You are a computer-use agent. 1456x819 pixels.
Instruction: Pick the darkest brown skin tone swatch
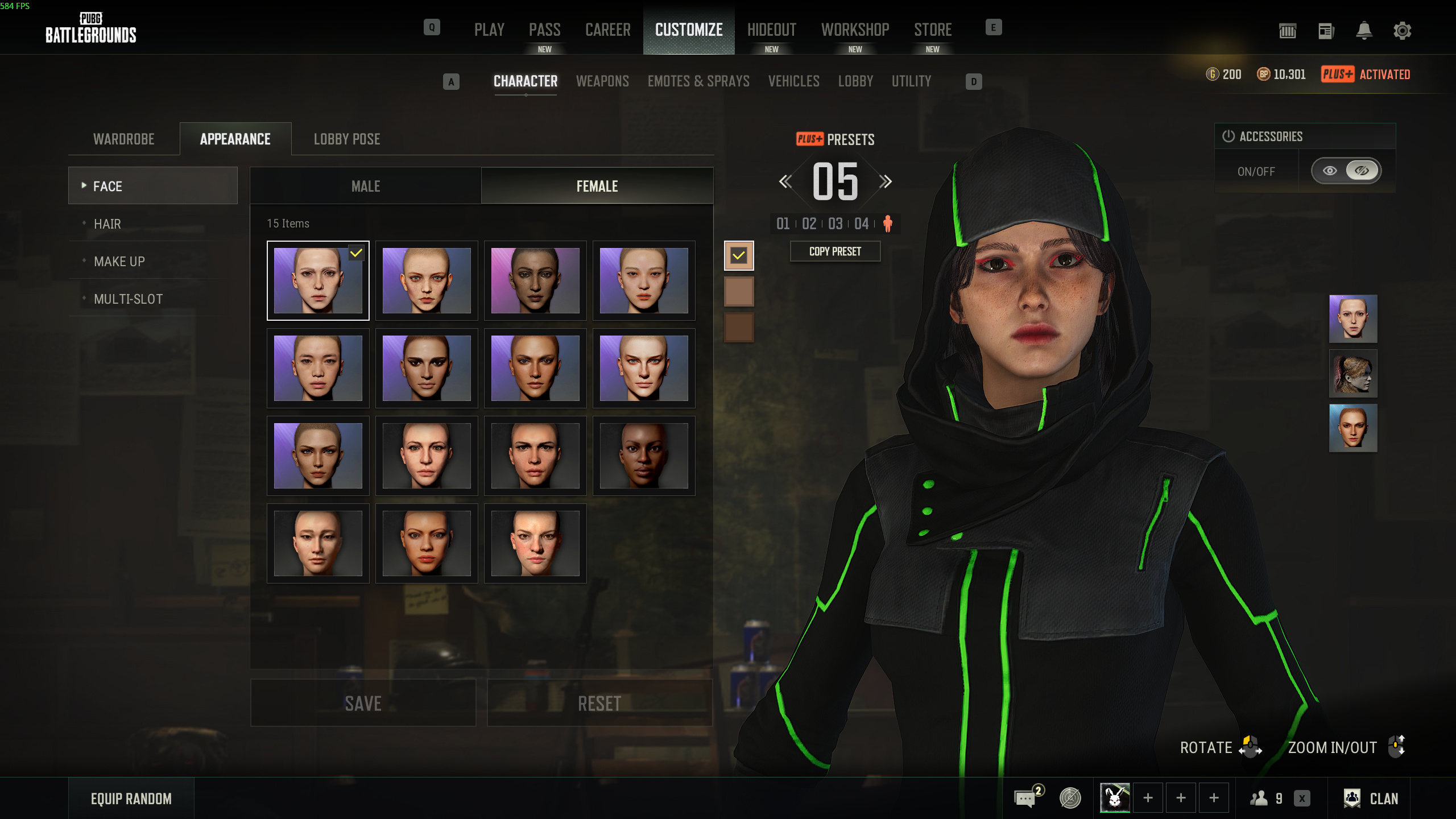tap(739, 328)
